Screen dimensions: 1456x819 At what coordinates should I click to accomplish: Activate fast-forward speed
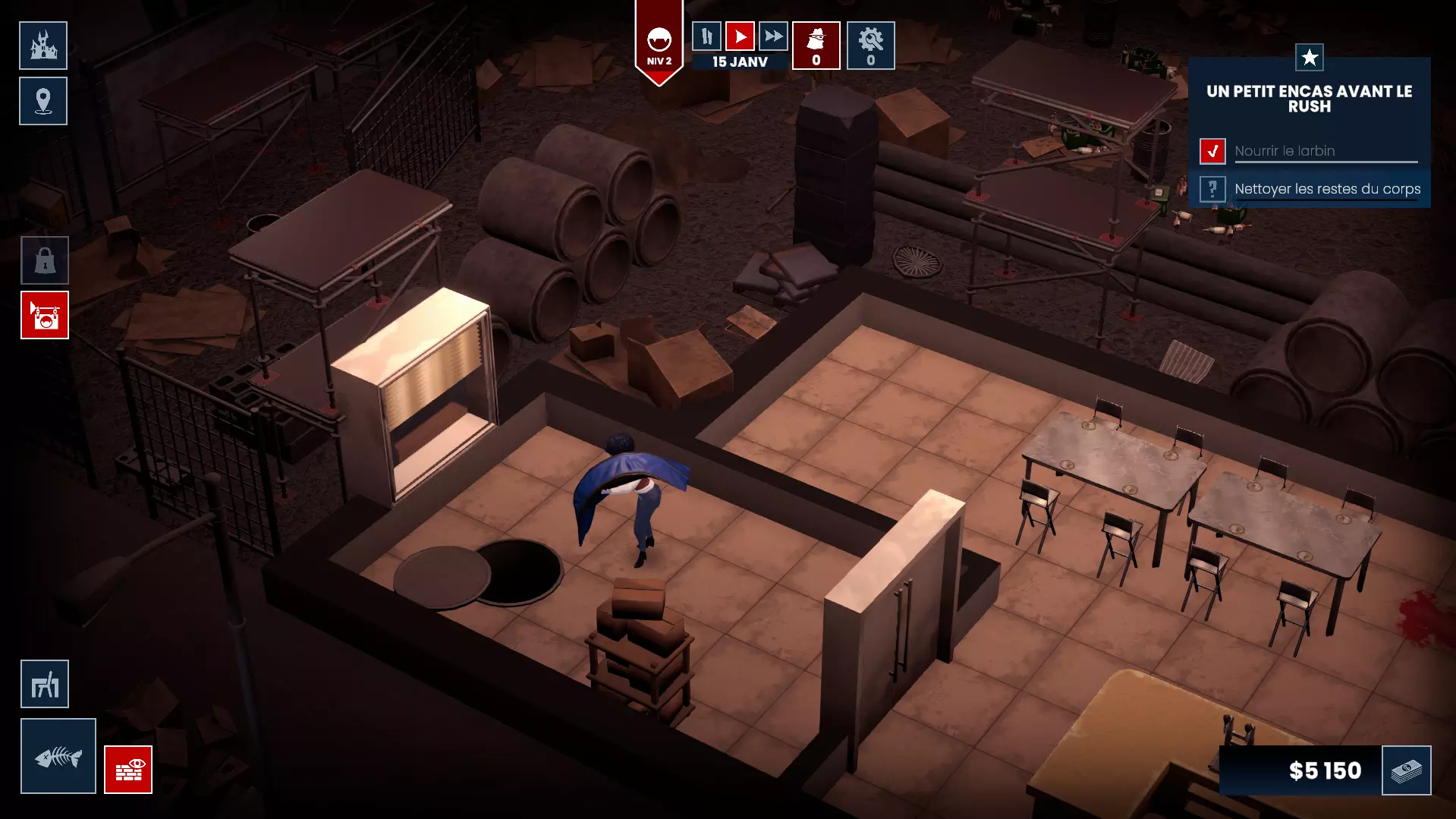pos(773,36)
